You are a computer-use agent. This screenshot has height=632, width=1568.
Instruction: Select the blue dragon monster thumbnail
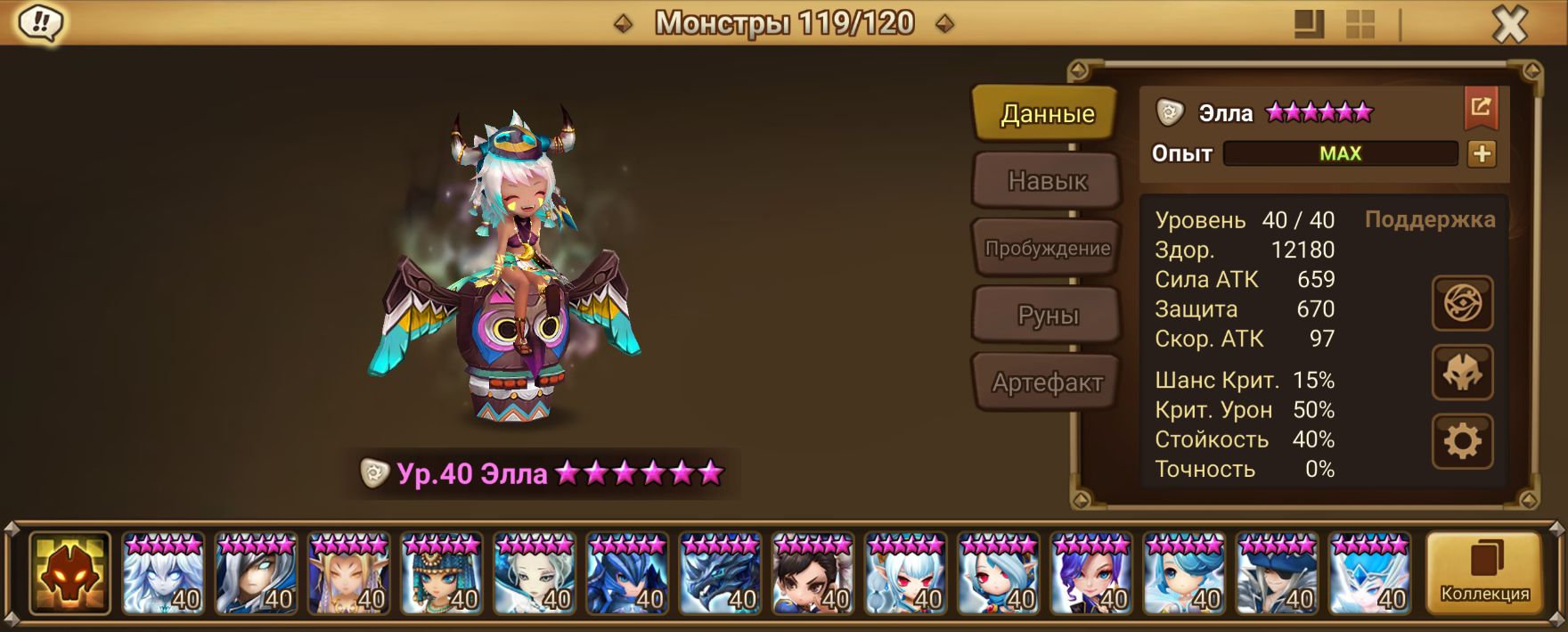coord(720,573)
